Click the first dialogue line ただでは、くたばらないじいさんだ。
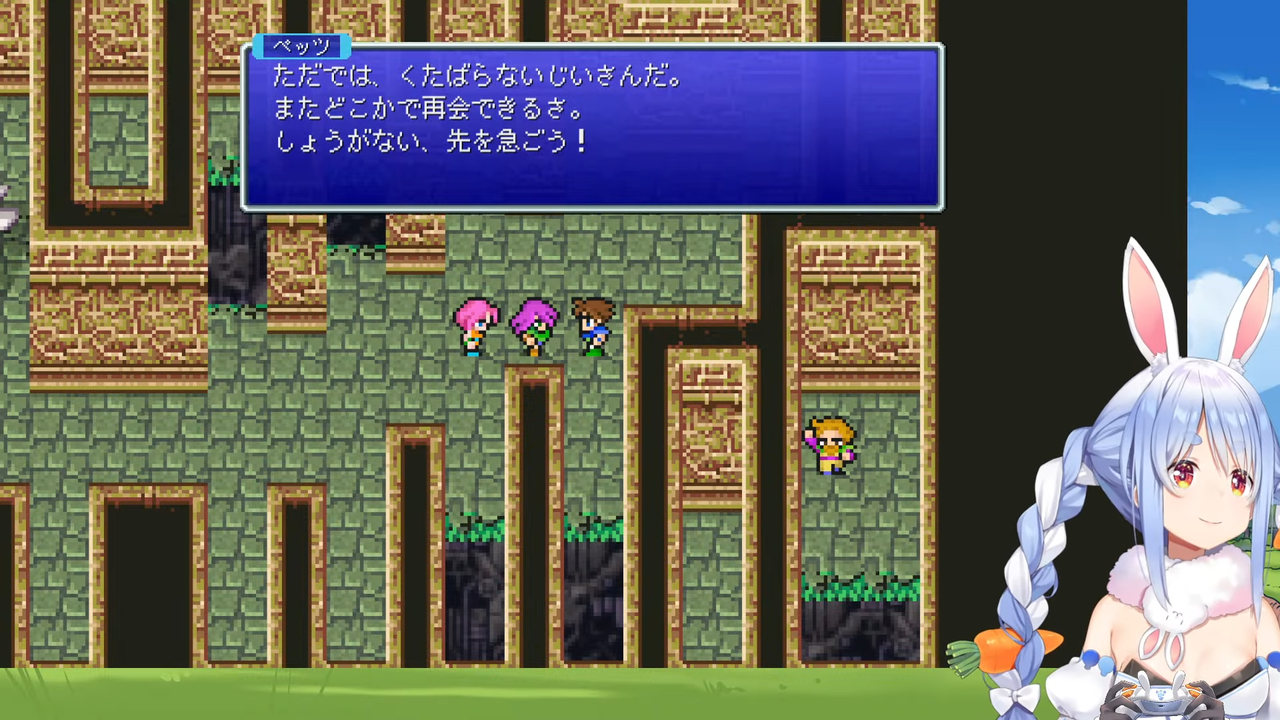The height and width of the screenshot is (720, 1280). pyautogui.click(x=470, y=77)
